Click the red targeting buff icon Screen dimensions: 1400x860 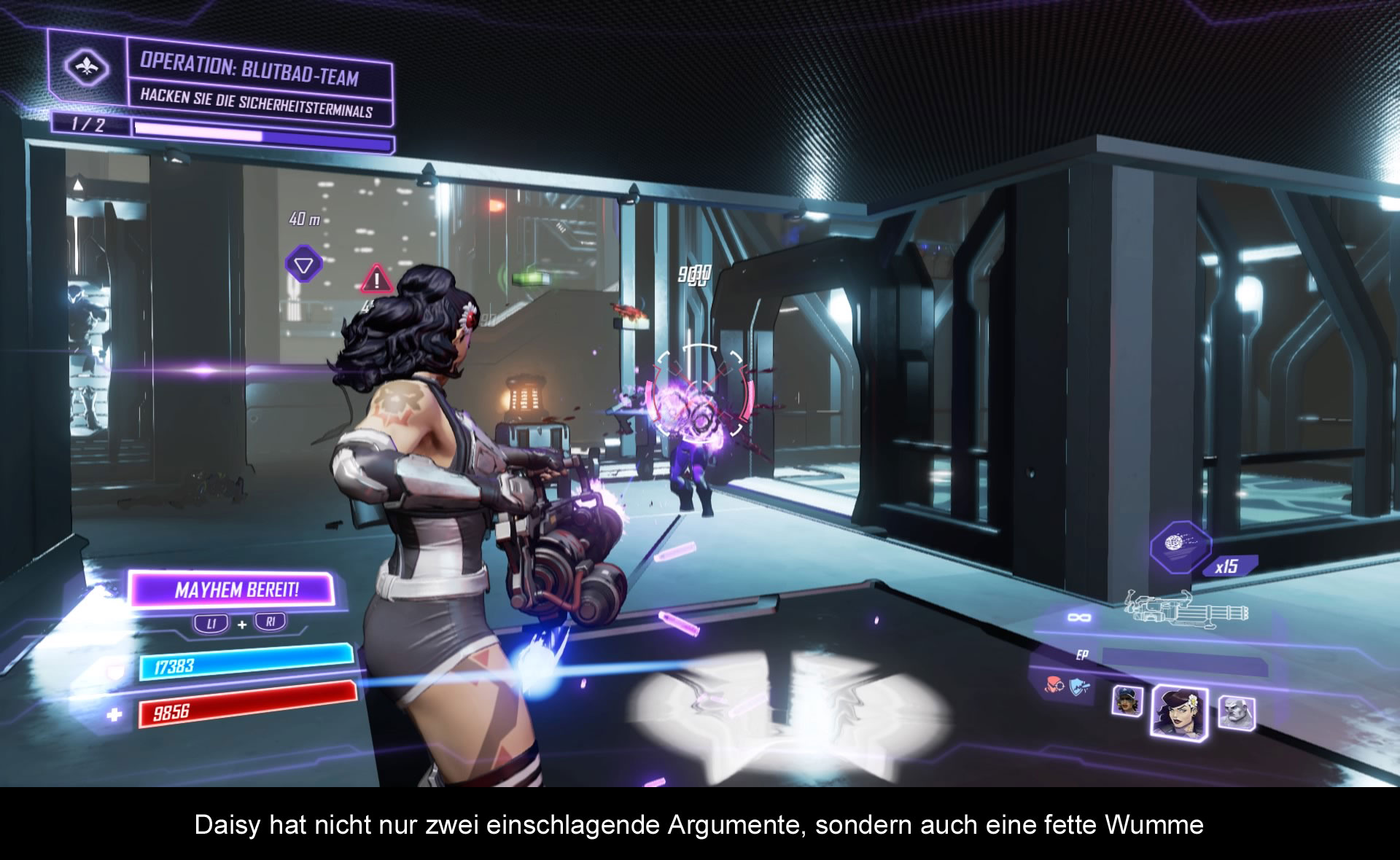coord(1054,684)
